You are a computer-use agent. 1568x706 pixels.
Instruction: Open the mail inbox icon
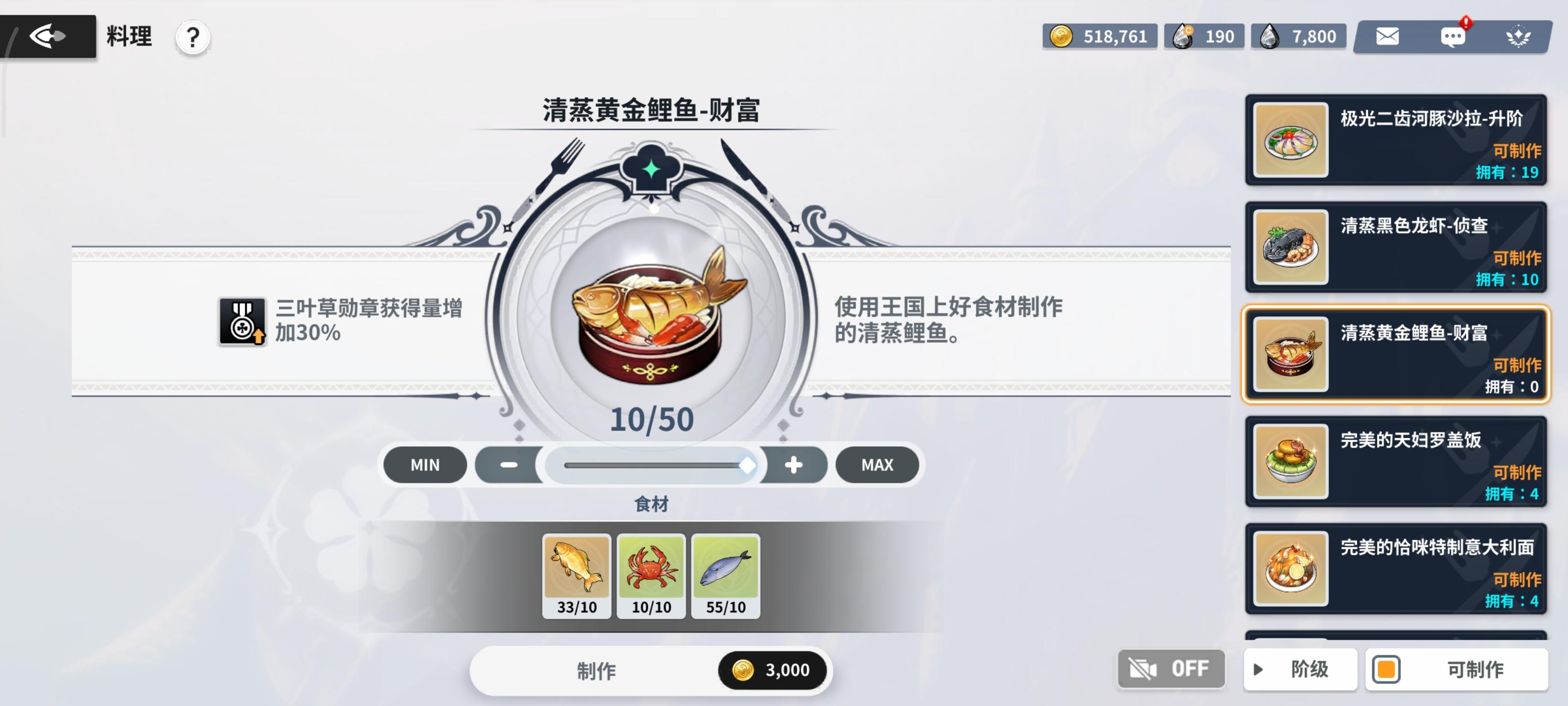(x=1387, y=36)
